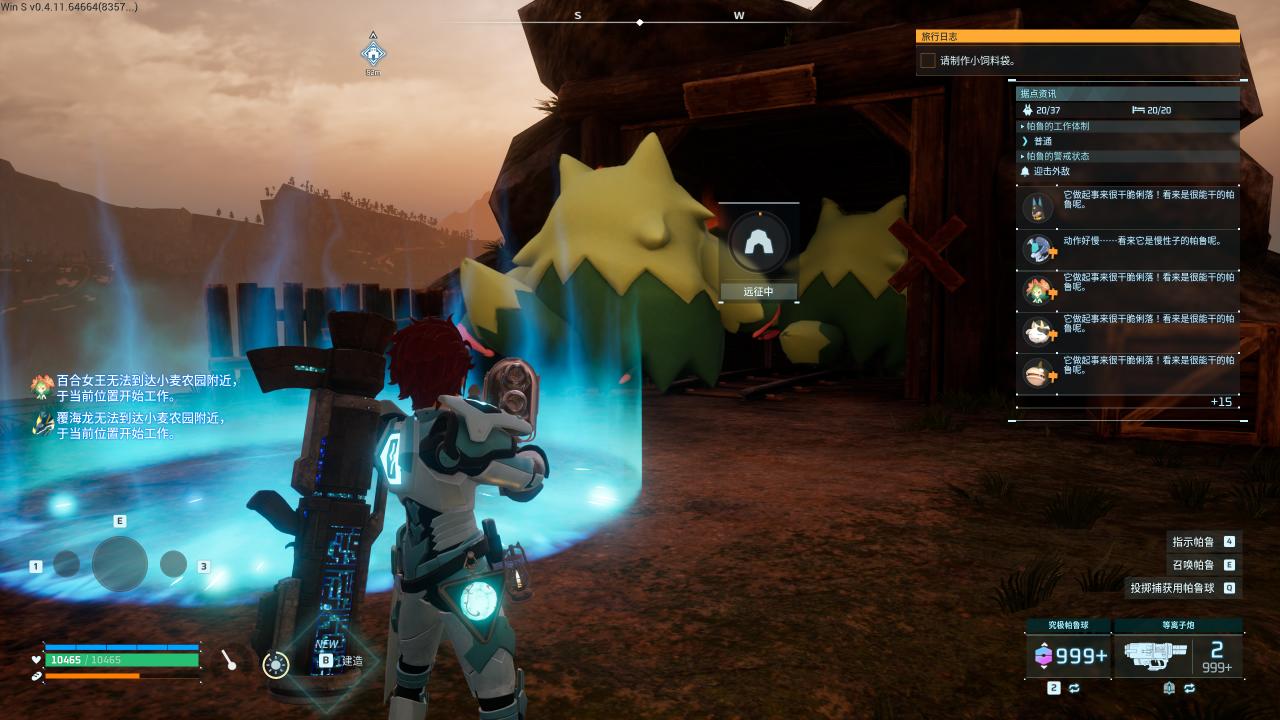Select the 等离子炮 plasma cannon weapon slot
The image size is (1280, 720).
tap(1177, 655)
